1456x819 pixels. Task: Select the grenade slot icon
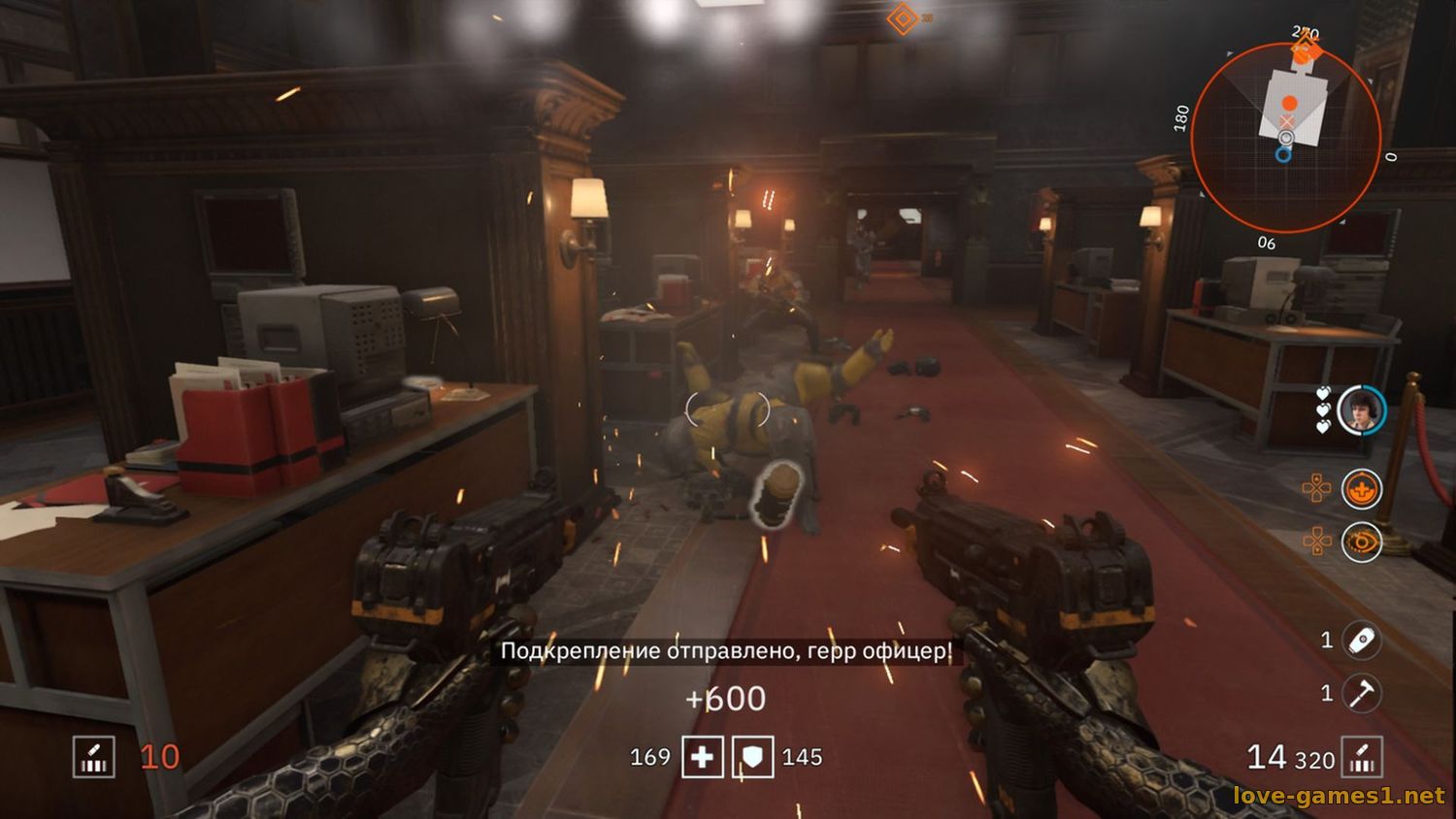tap(1361, 640)
